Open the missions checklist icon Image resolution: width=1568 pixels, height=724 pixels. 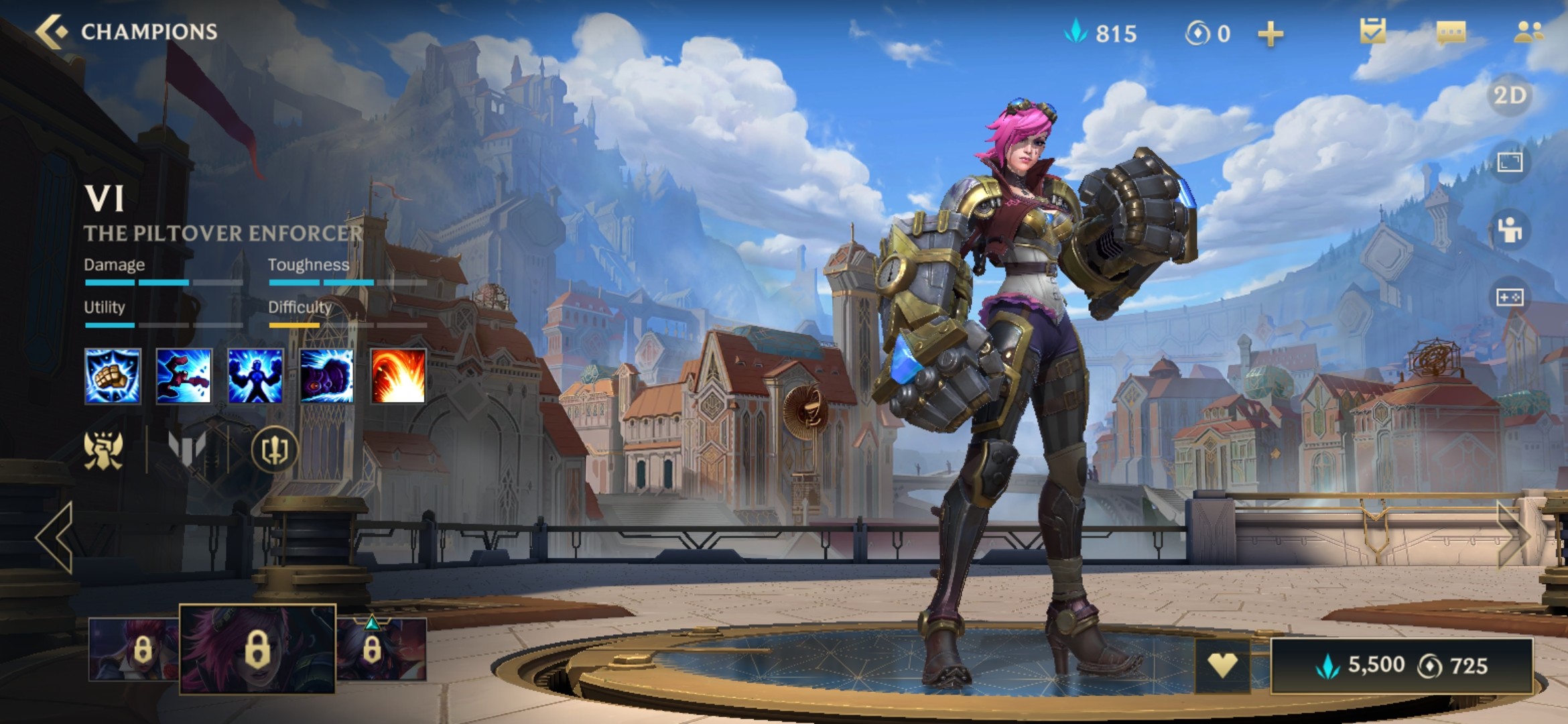[x=1372, y=32]
